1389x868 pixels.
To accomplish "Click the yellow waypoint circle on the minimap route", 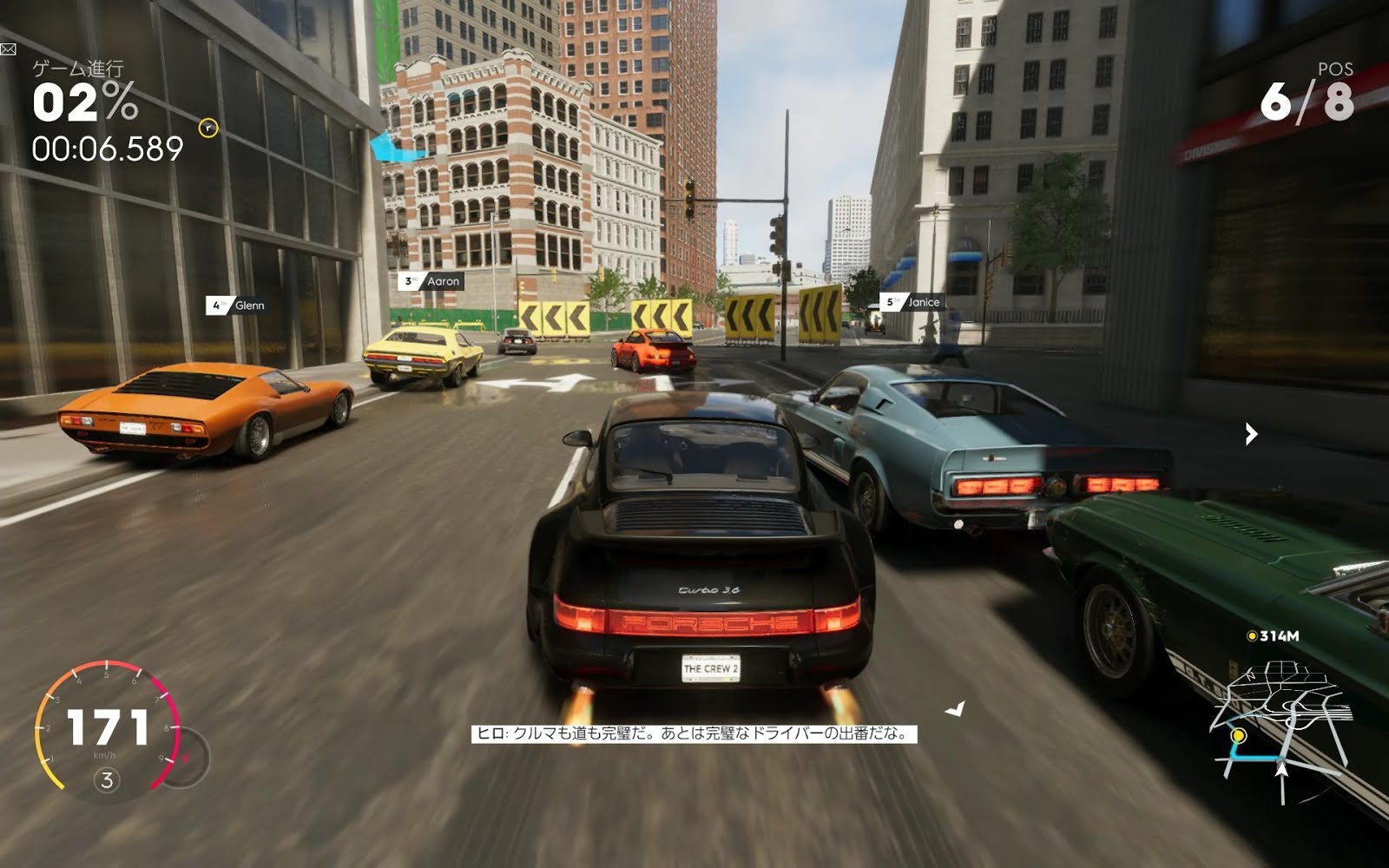I will pyautogui.click(x=1238, y=737).
